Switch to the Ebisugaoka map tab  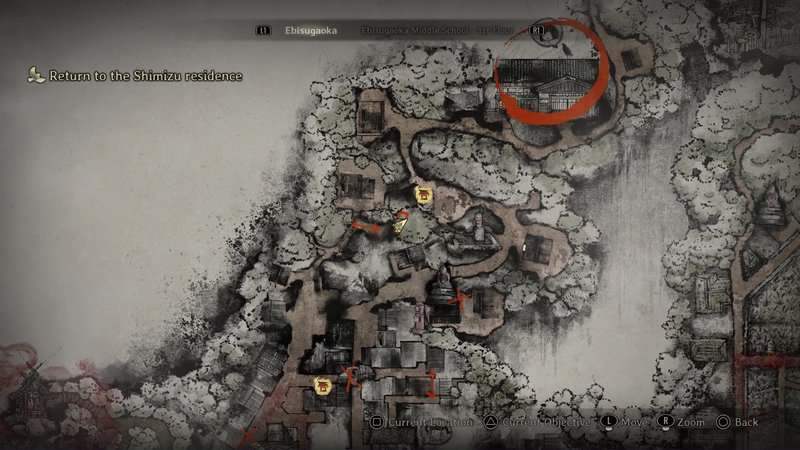[308, 31]
